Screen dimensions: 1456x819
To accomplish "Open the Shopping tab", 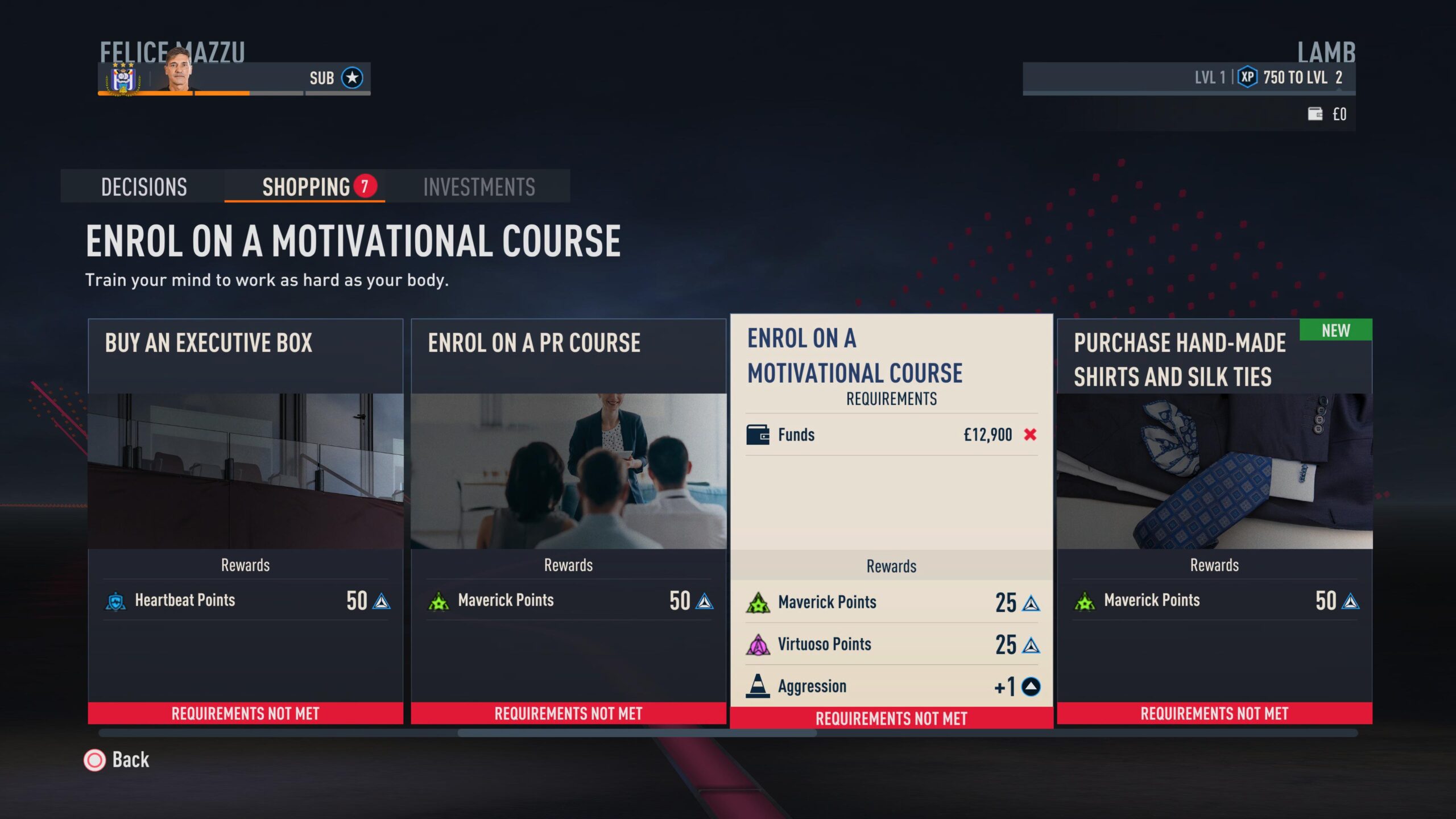I will click(305, 187).
